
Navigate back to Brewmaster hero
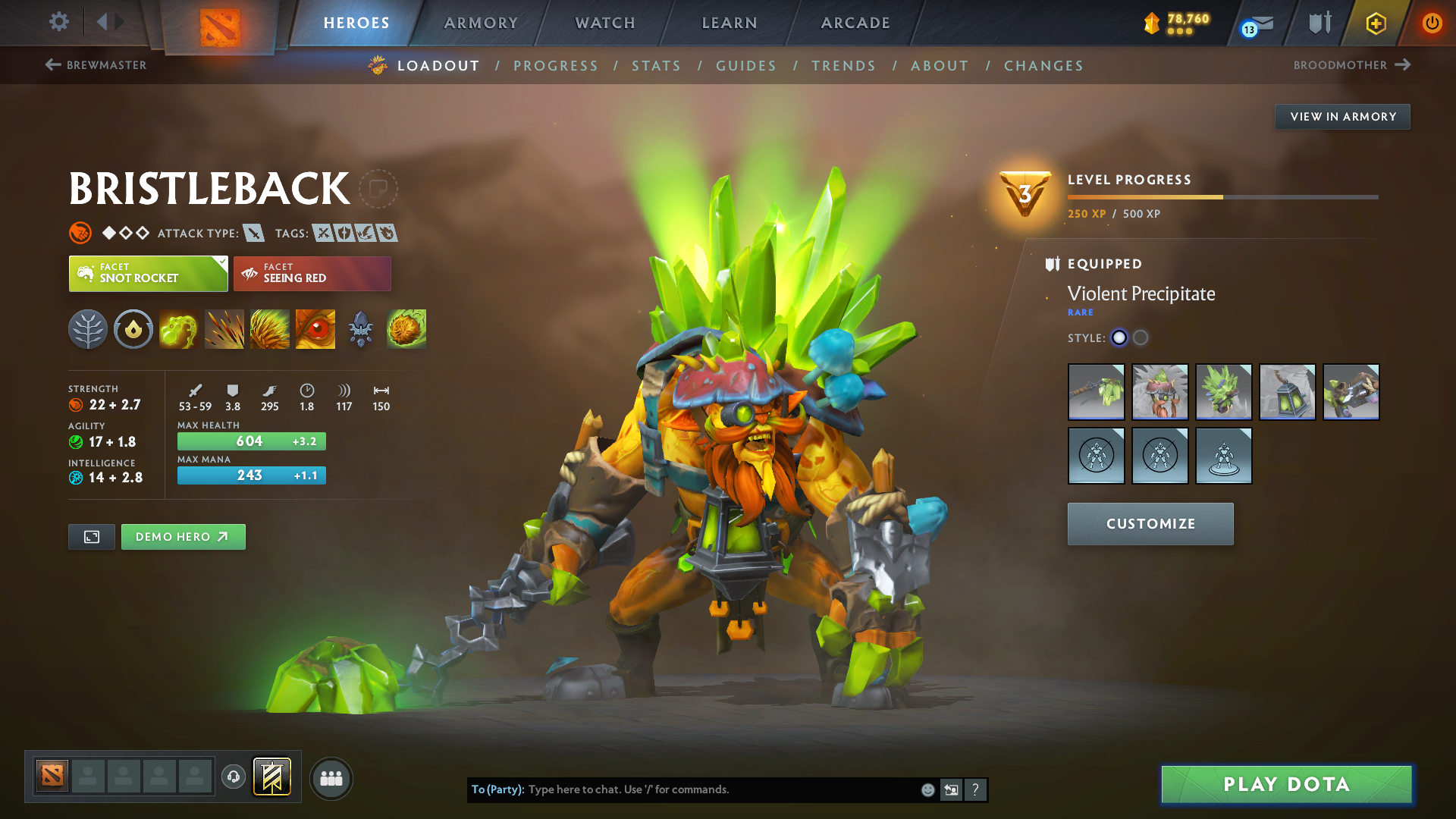point(95,65)
